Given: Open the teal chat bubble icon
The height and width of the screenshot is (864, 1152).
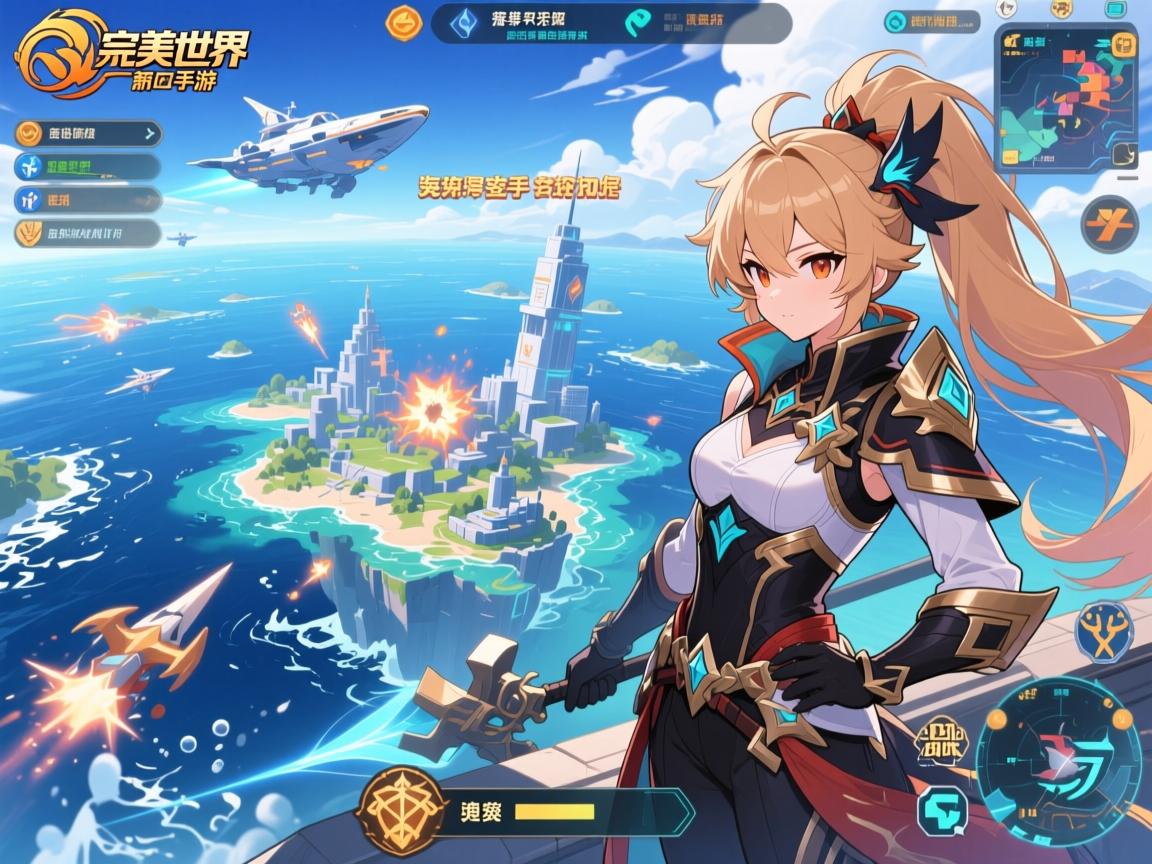Looking at the screenshot, I should [x=942, y=810].
